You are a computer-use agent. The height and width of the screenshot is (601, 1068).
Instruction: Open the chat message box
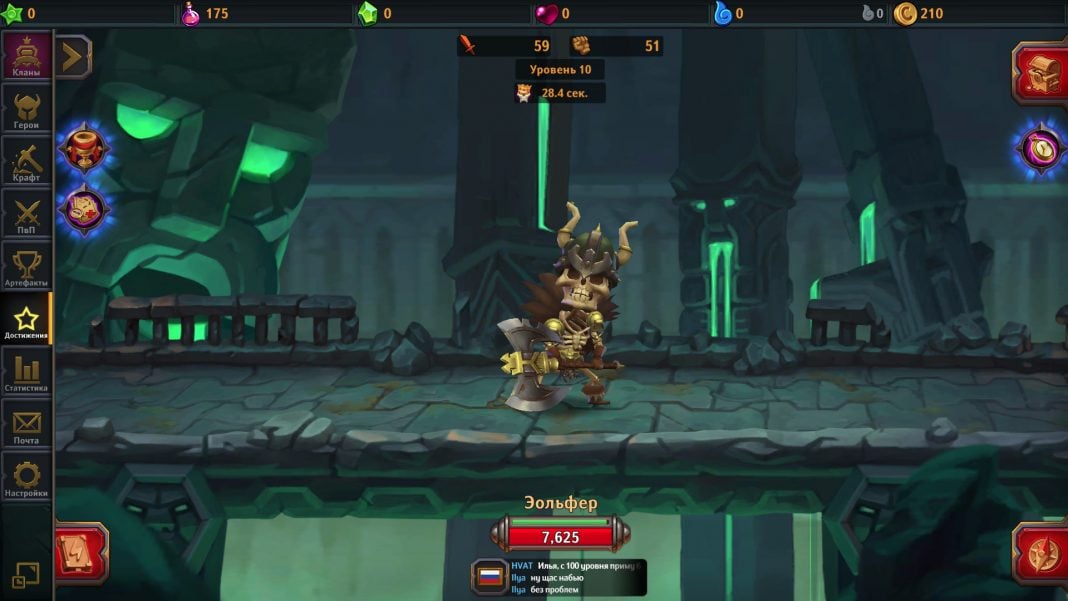coord(575,577)
